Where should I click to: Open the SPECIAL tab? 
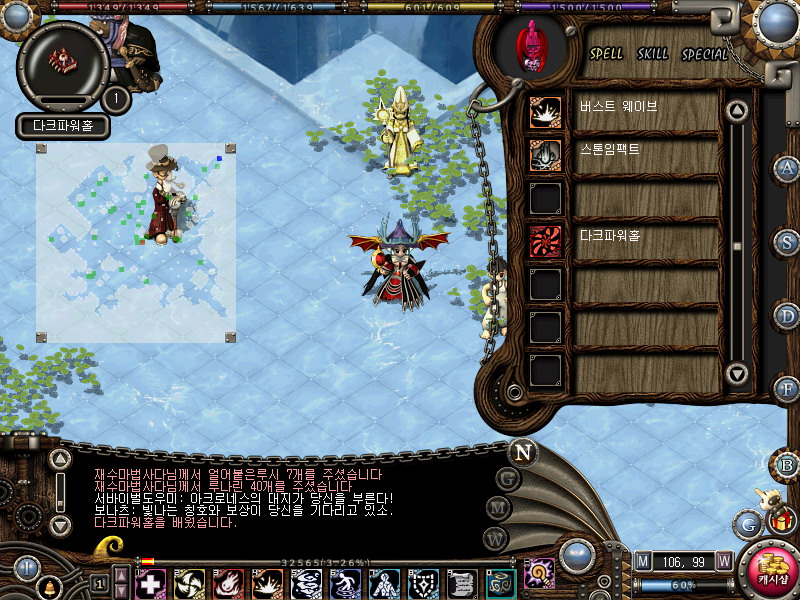[705, 54]
